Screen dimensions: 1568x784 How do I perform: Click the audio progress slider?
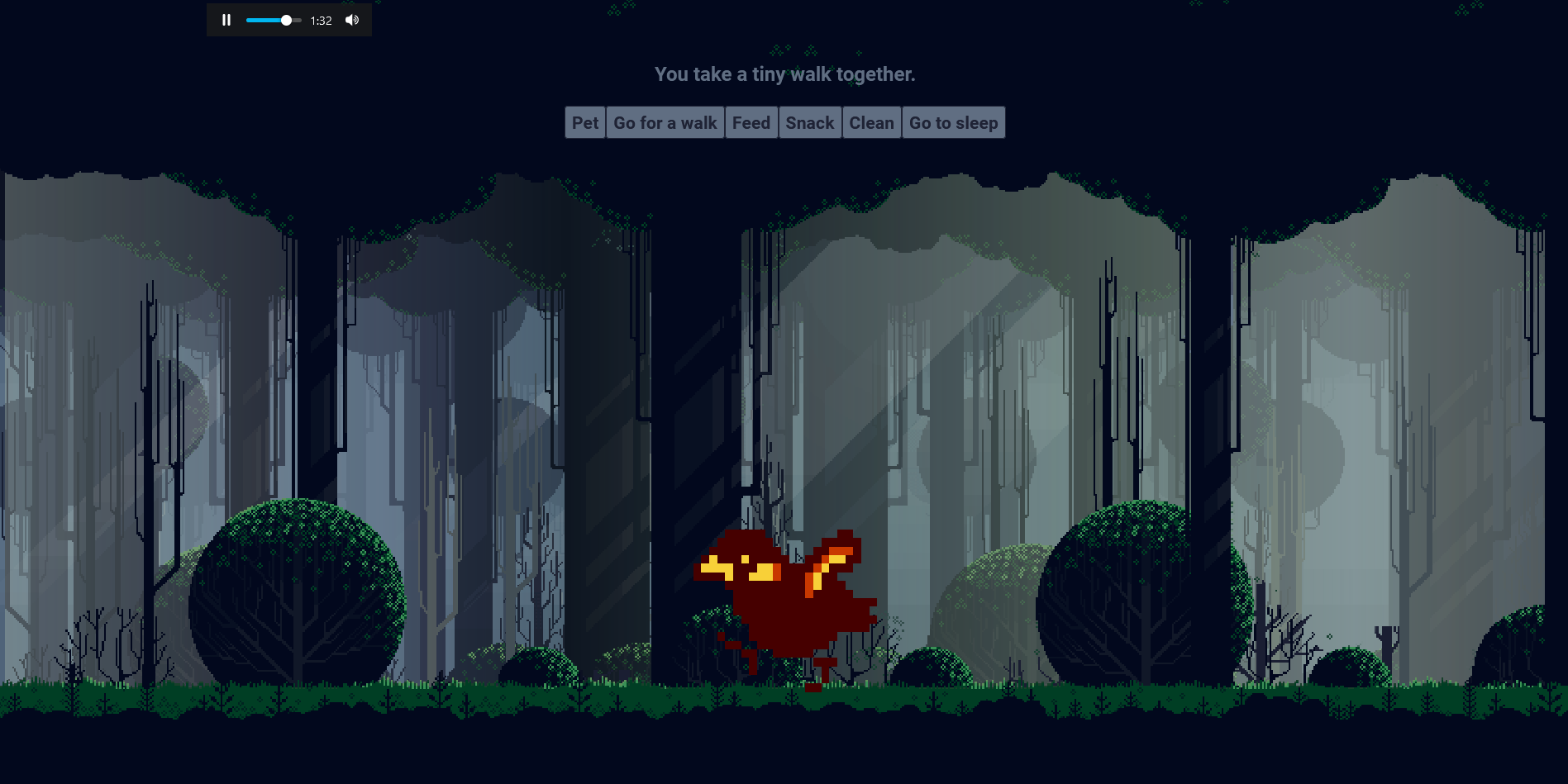click(x=273, y=21)
